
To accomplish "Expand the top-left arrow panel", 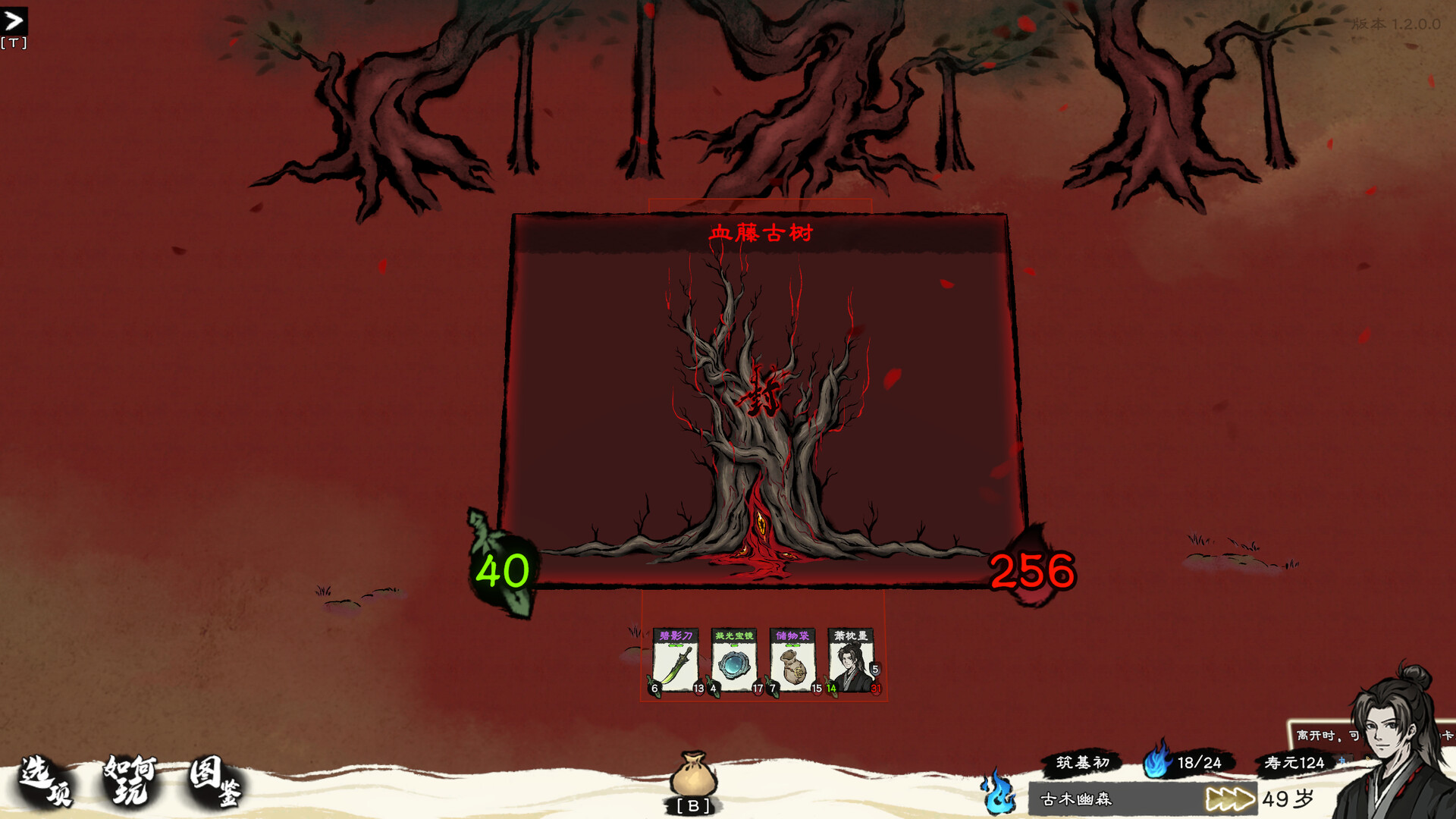I will 14,21.
